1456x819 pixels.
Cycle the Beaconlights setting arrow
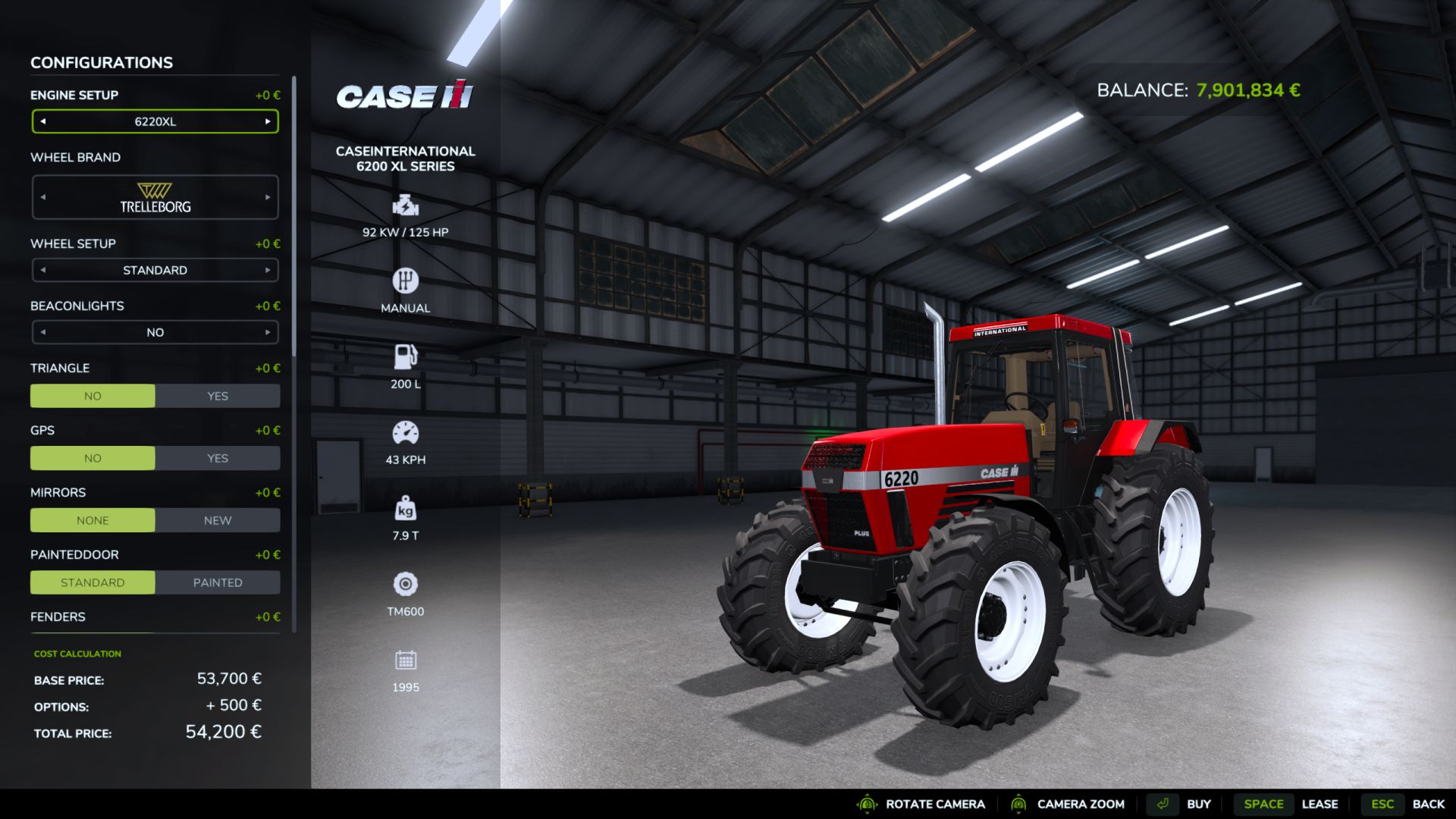point(267,332)
